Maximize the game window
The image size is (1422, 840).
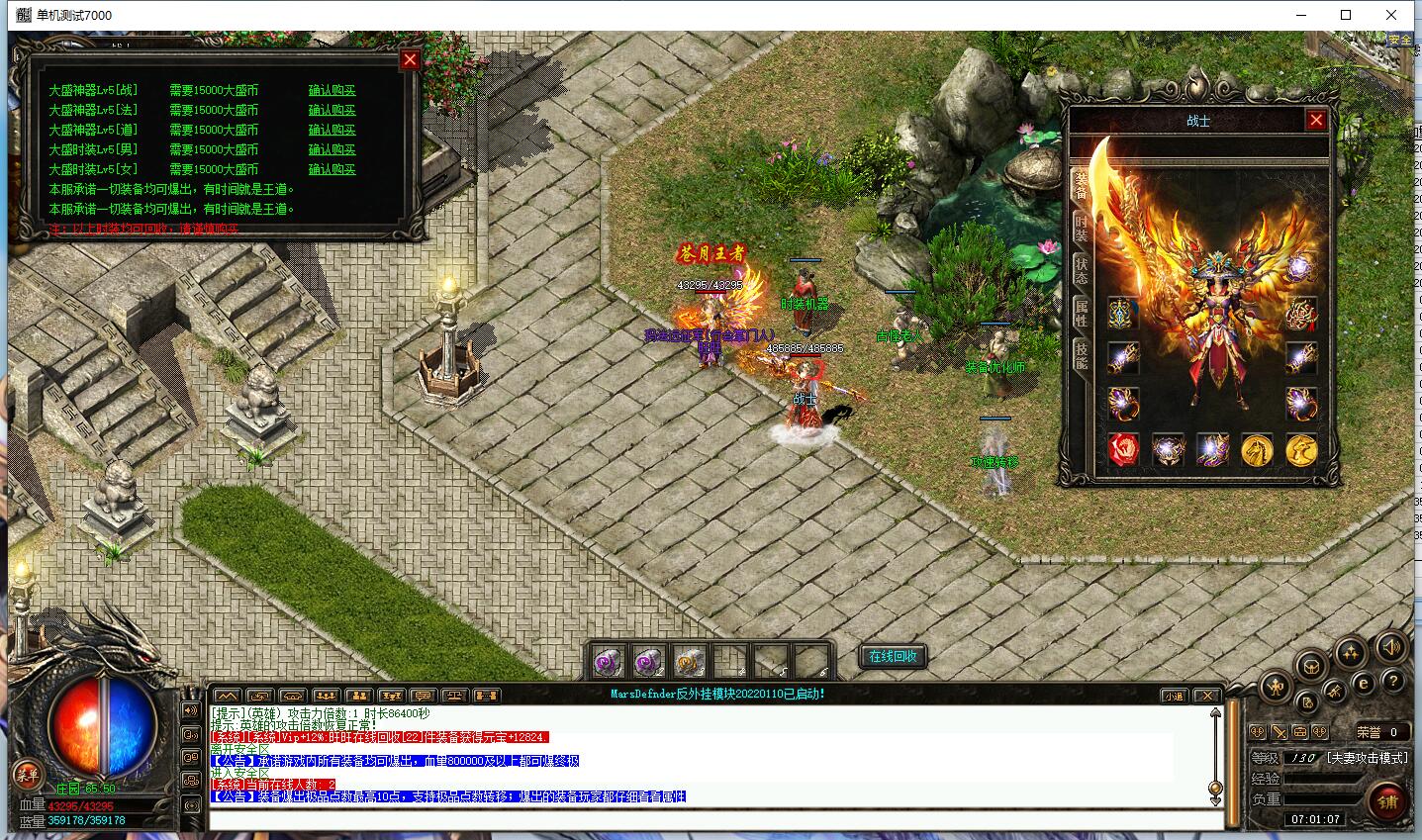[x=1346, y=15]
